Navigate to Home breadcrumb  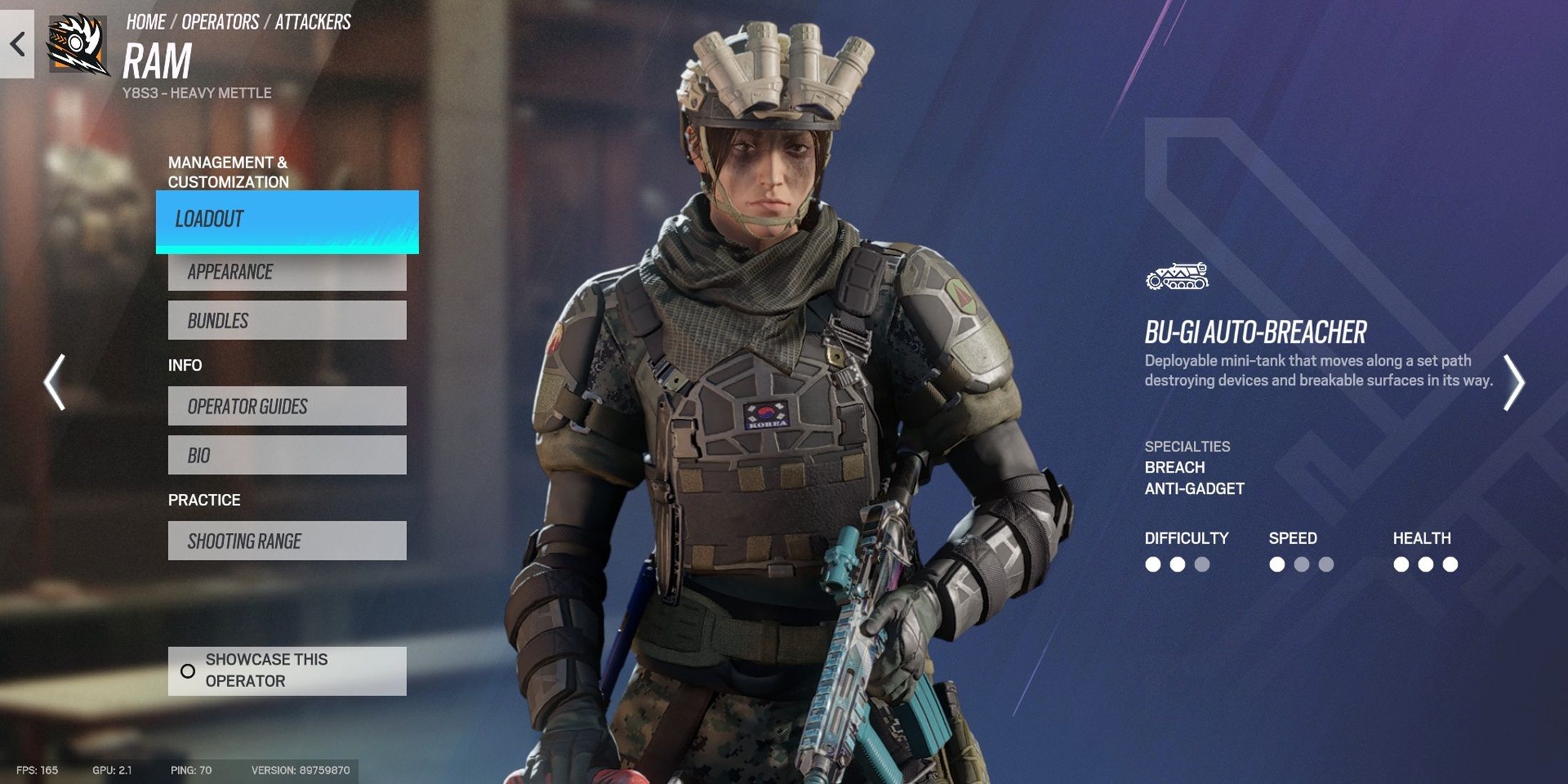(145, 22)
